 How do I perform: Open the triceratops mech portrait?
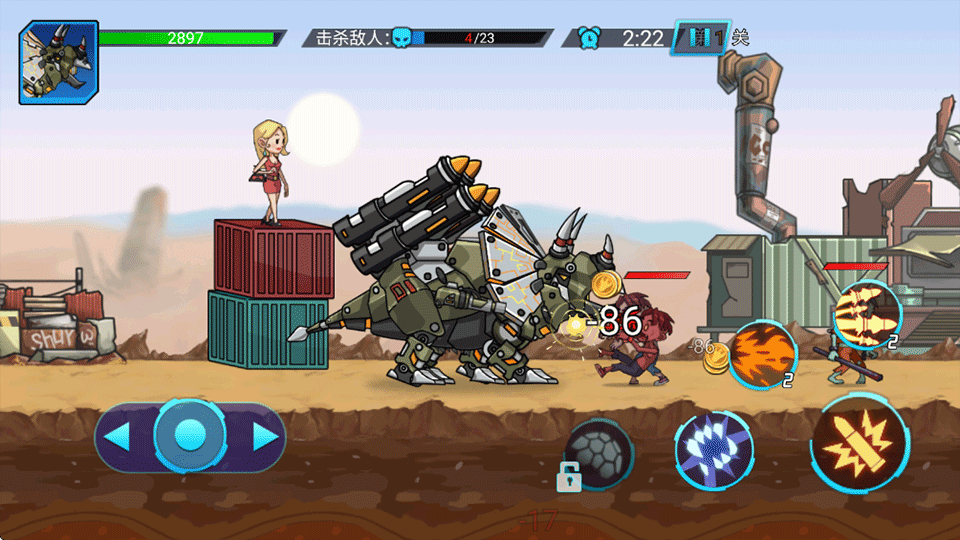[59, 63]
